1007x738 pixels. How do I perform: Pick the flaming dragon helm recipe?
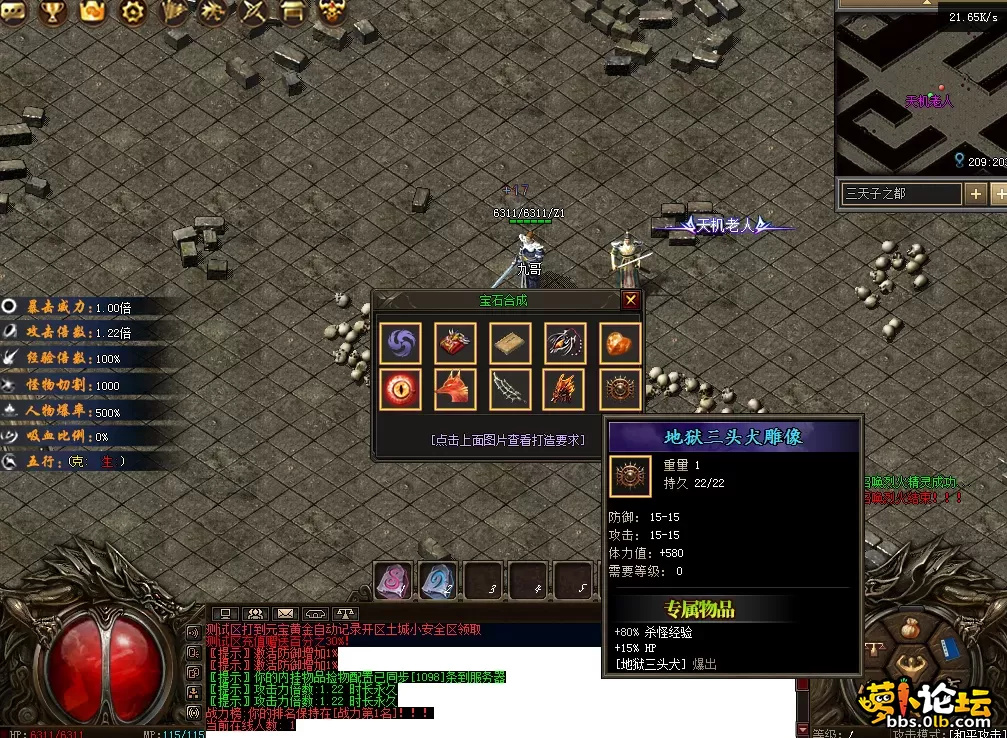565,389
